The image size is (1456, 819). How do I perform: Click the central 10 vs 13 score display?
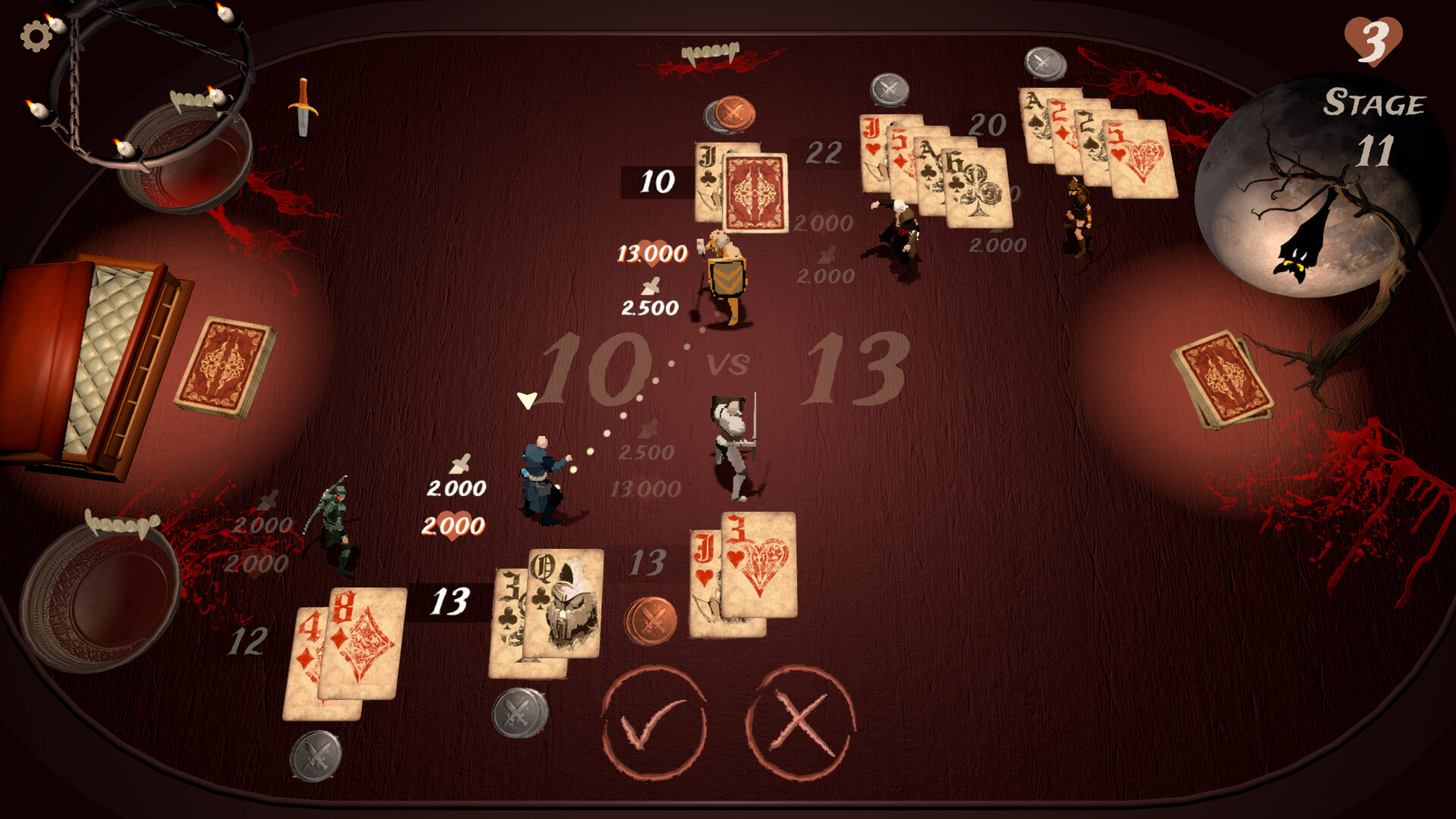click(728, 364)
